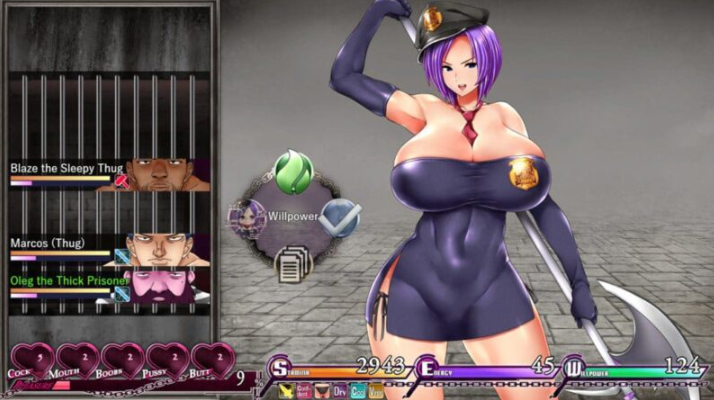Viewport: 714px width, 400px height.
Task: Target Oleg the Thick Prisoner
Action: 110,285
